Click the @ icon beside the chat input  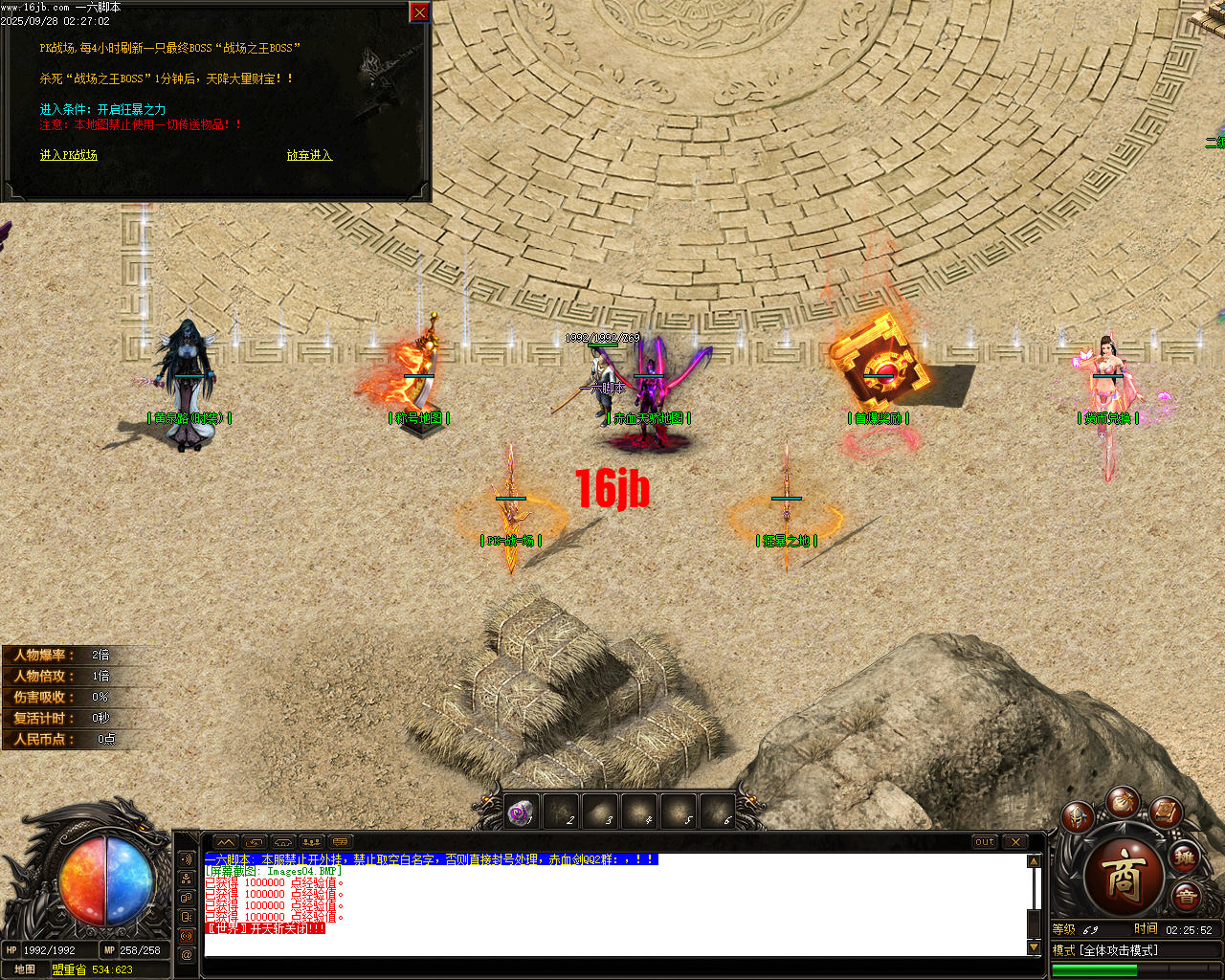pos(186,954)
